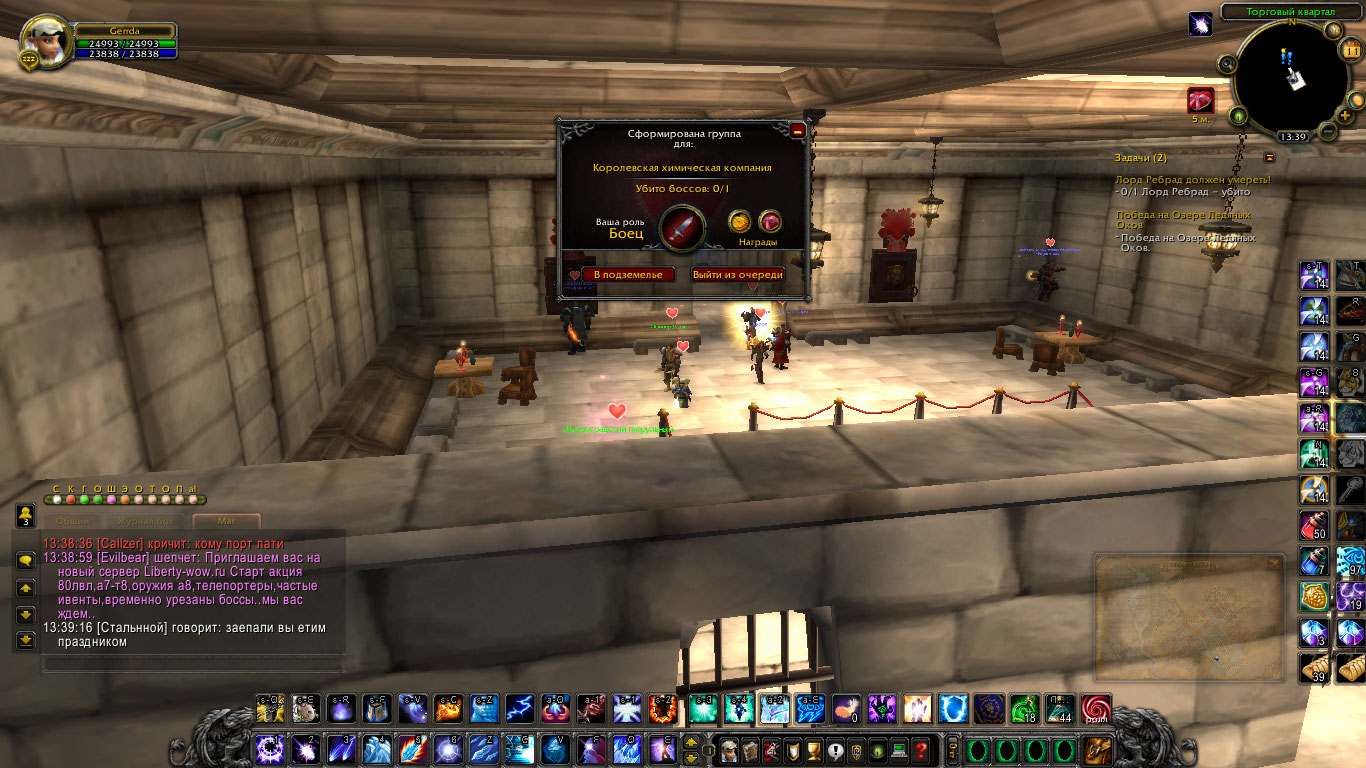Open the "Журнал боя" combat log tab
This screenshot has width=1366, height=768.
click(x=146, y=521)
